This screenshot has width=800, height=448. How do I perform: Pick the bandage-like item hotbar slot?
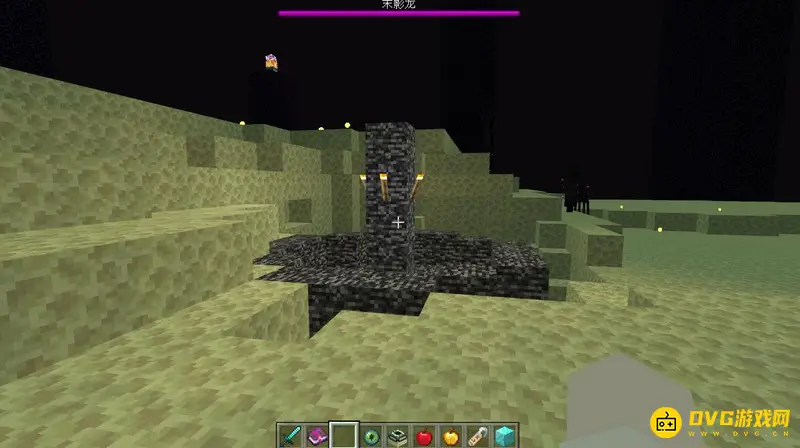pyautogui.click(x=477, y=435)
